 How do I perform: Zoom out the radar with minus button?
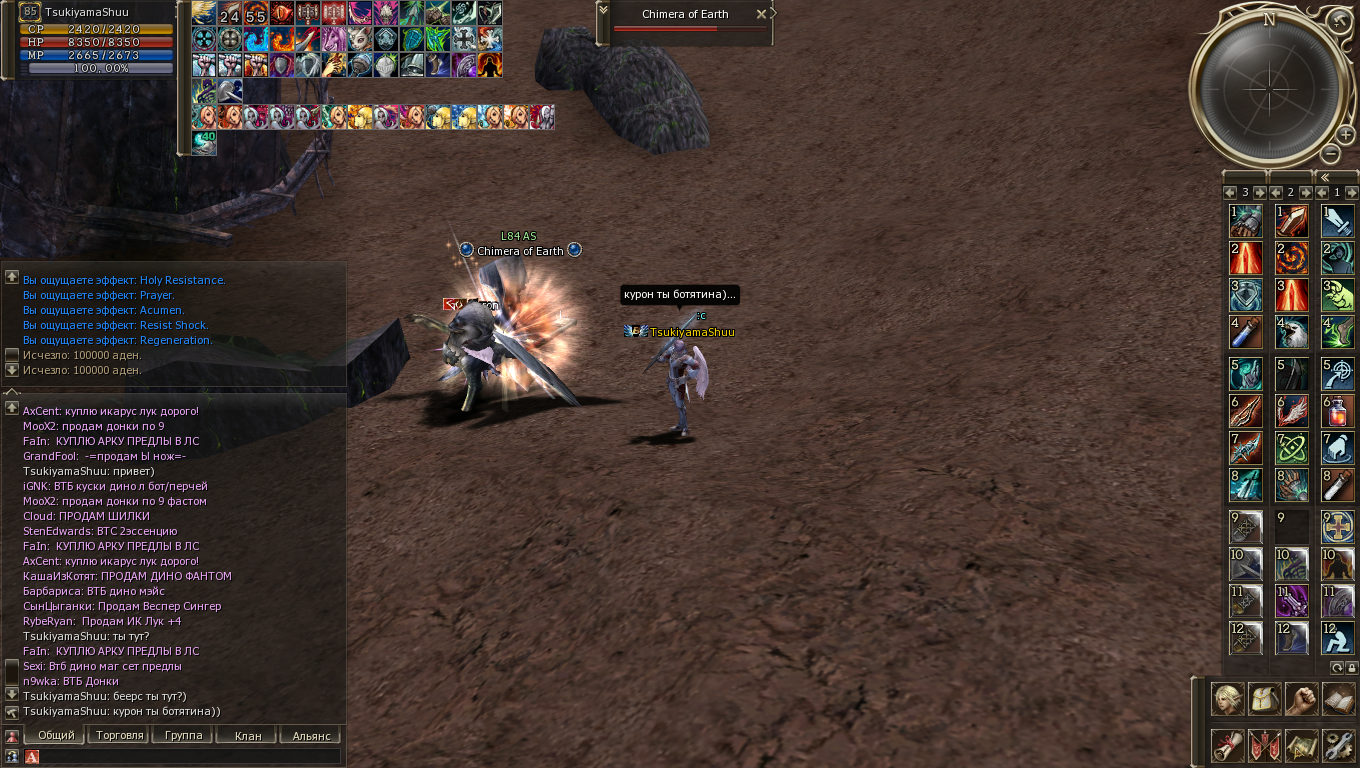[1330, 153]
